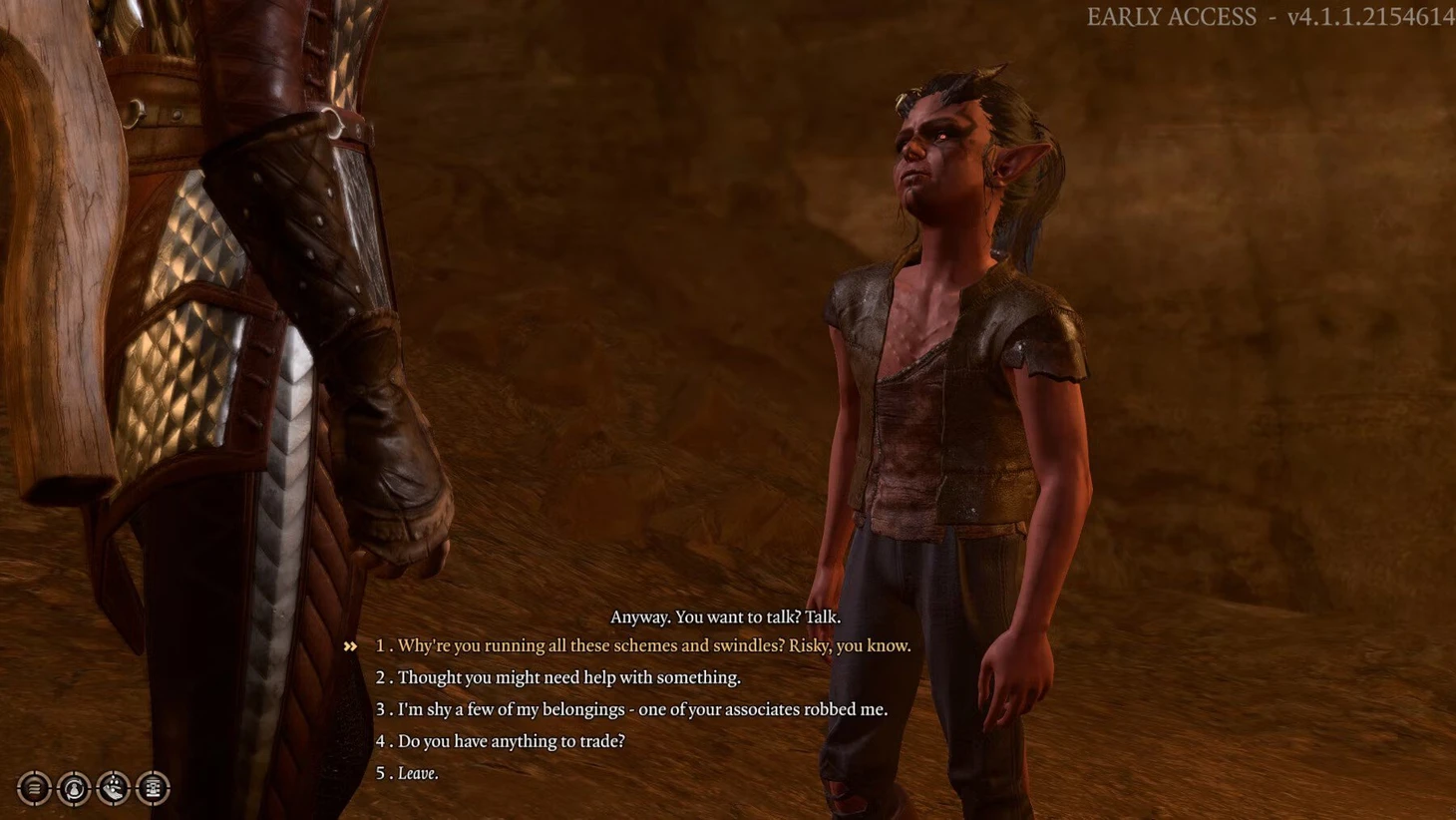1456x820 pixels.
Task: Click the character swap icon with circling arrows
Action: 74,788
